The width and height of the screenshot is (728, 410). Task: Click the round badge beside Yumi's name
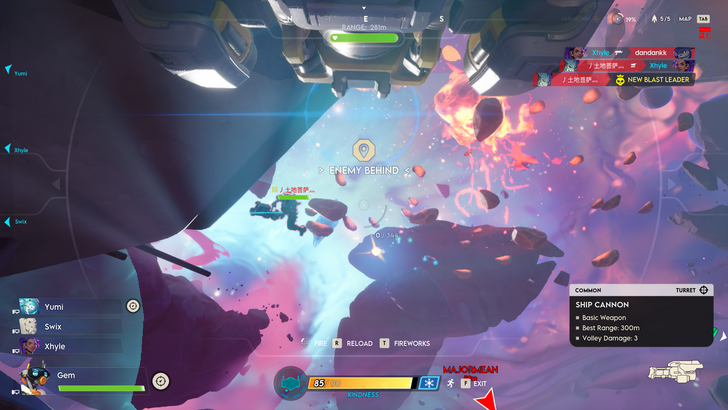coord(133,306)
